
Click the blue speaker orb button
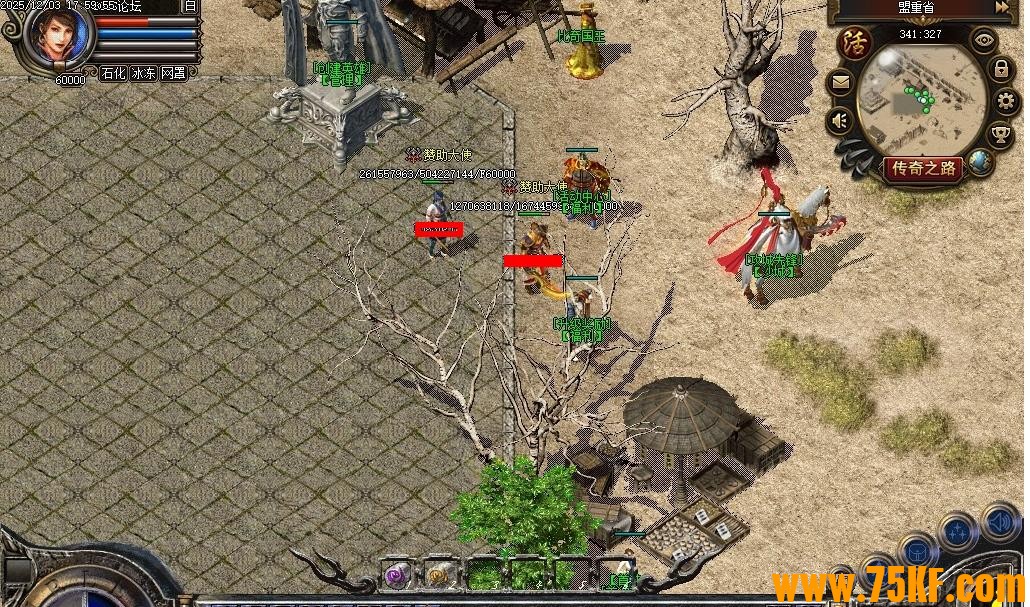coord(1000,521)
